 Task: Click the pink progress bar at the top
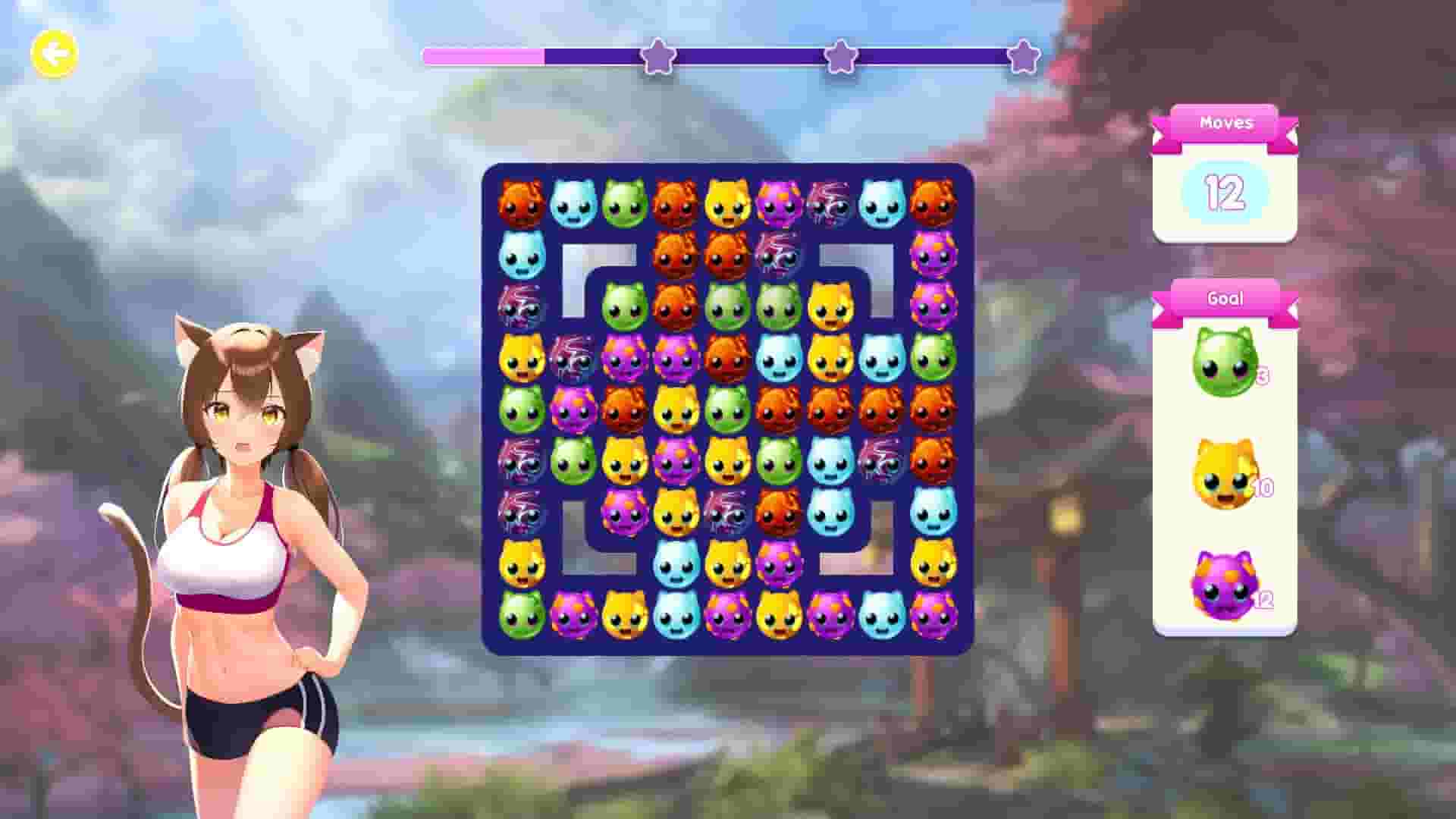point(485,55)
